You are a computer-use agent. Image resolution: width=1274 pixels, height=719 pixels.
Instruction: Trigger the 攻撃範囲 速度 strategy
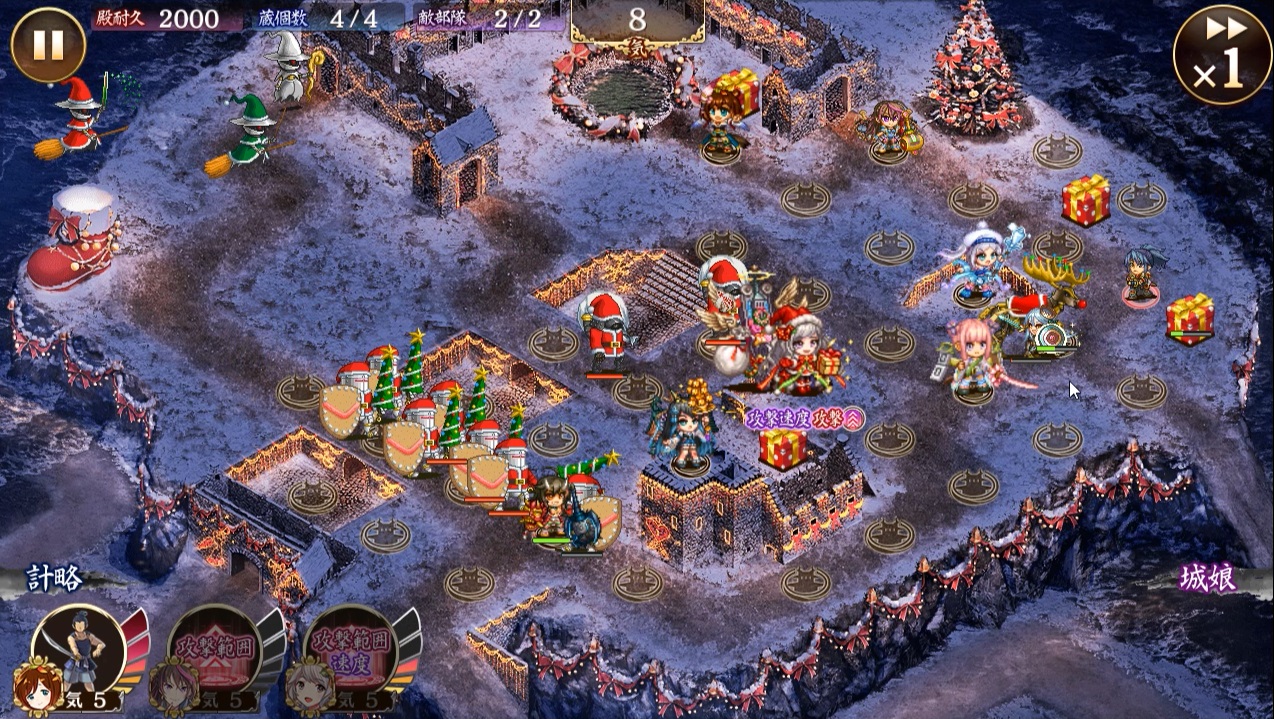coord(352,650)
